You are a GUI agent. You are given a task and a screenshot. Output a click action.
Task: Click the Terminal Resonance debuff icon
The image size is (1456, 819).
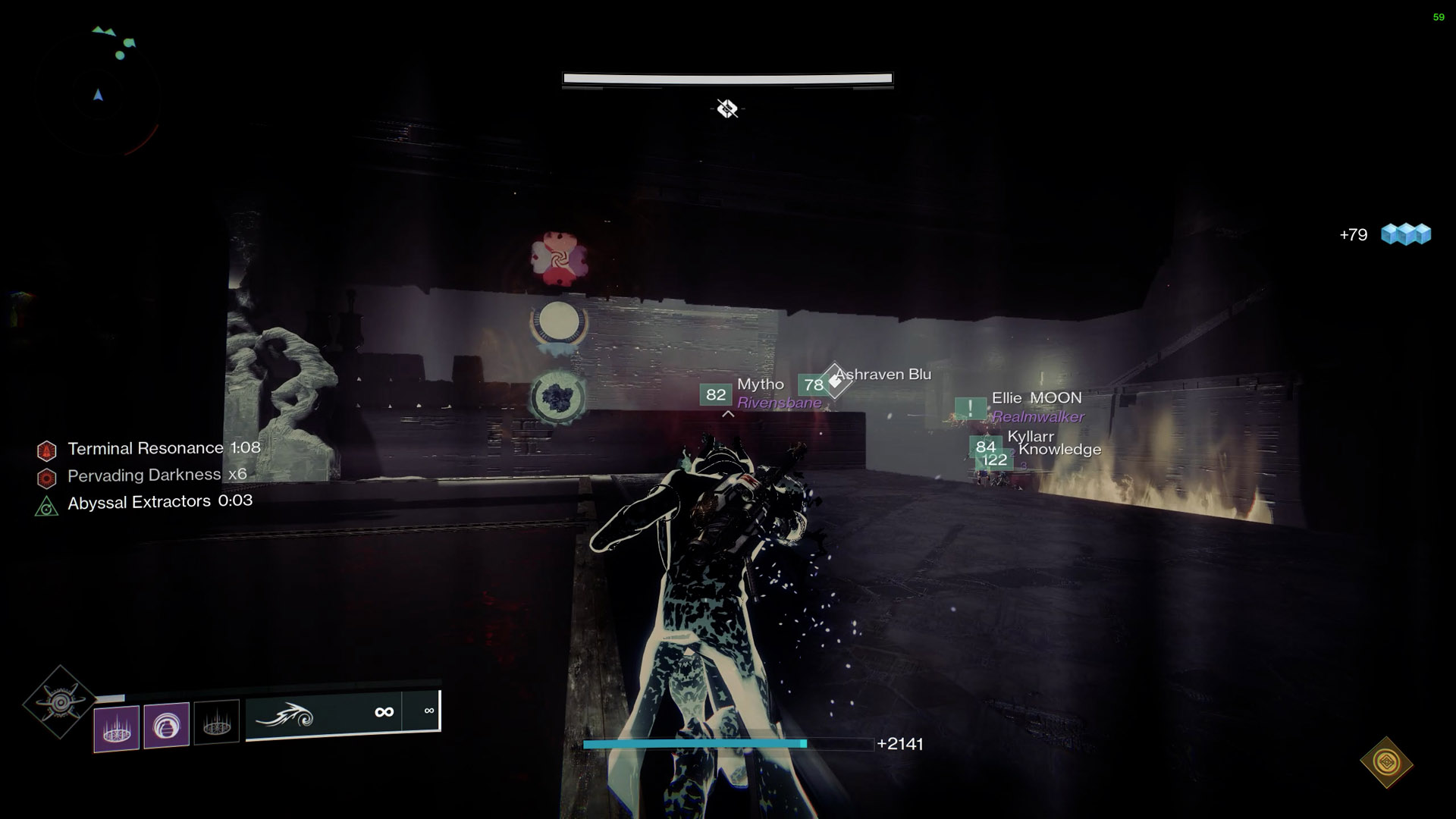[47, 451]
